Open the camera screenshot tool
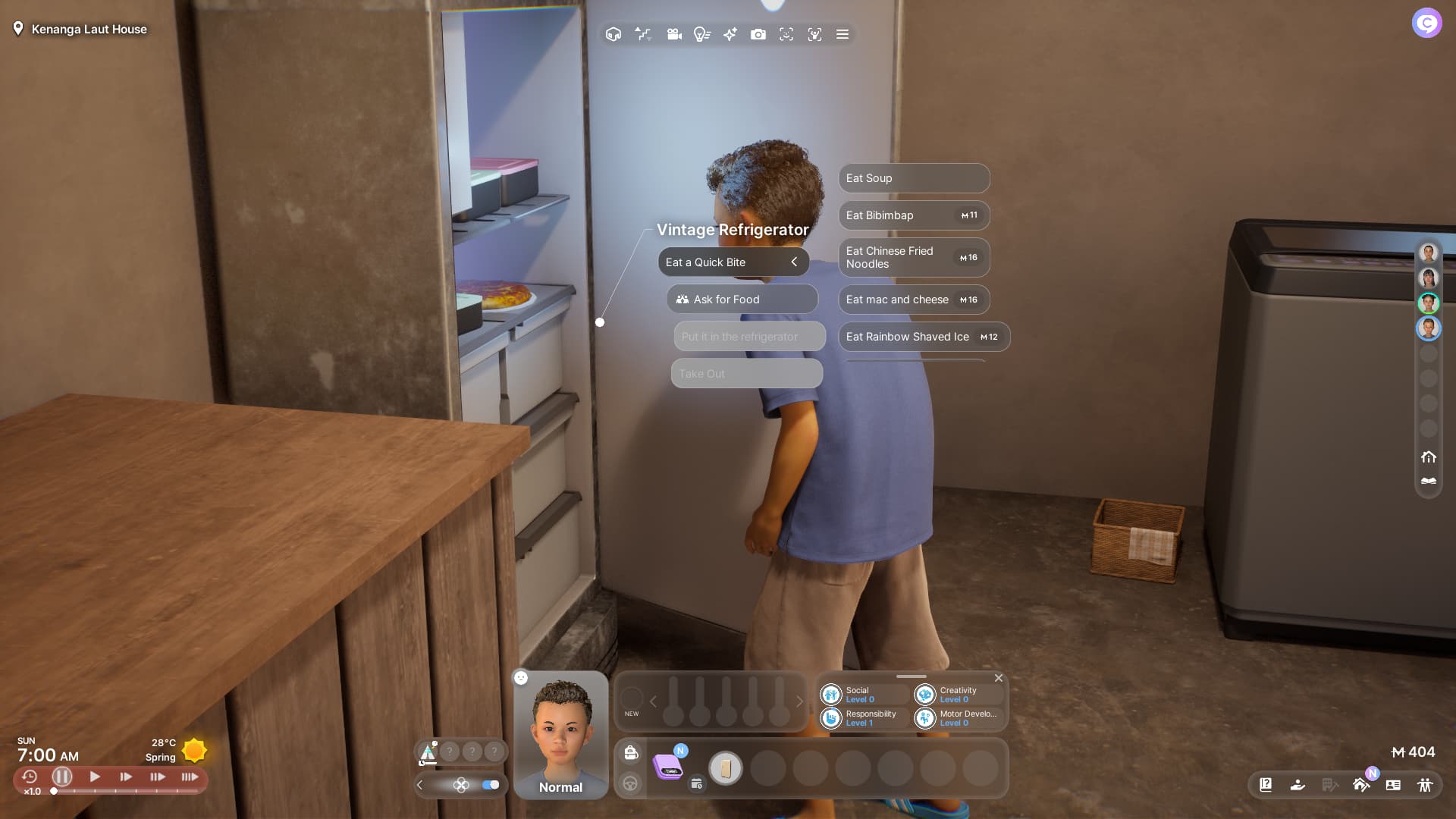The width and height of the screenshot is (1456, 819). point(758,34)
